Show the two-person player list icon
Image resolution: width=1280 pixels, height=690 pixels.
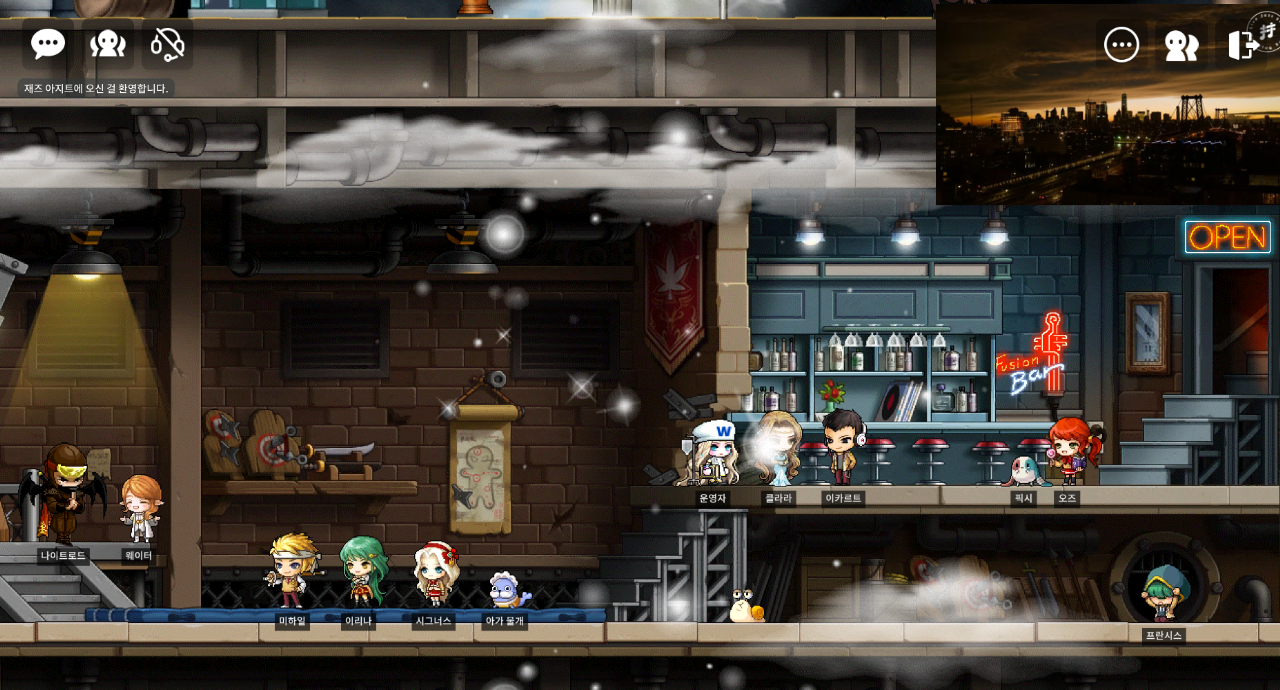(1181, 45)
